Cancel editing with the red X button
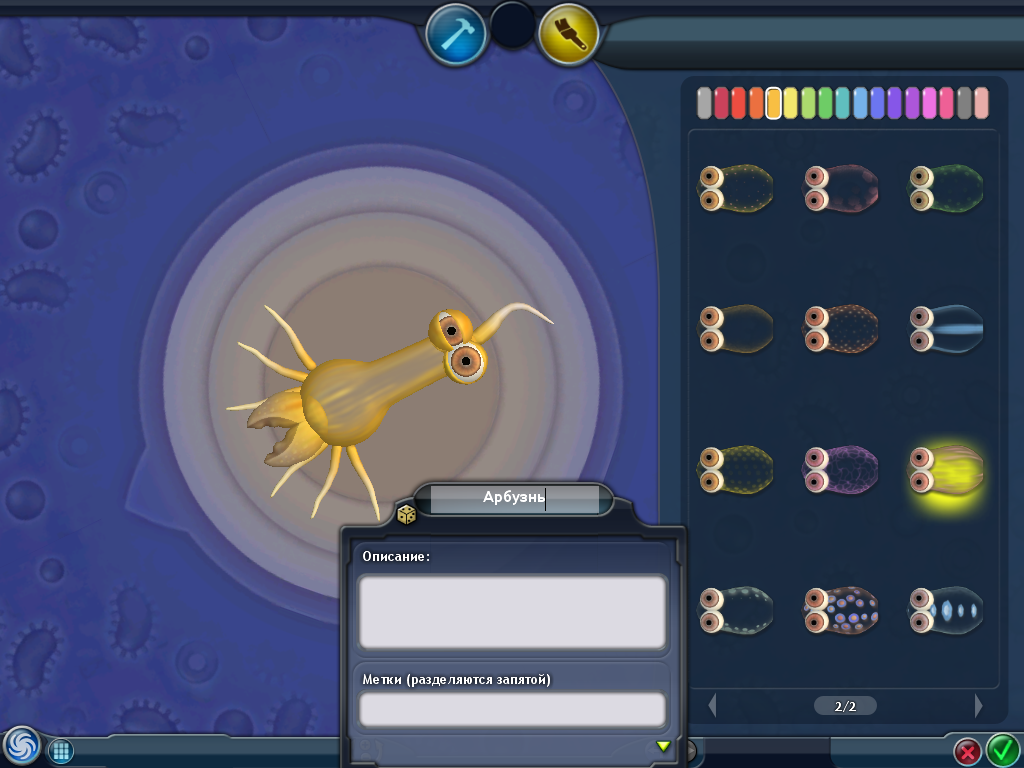The height and width of the screenshot is (768, 1024). click(x=967, y=750)
